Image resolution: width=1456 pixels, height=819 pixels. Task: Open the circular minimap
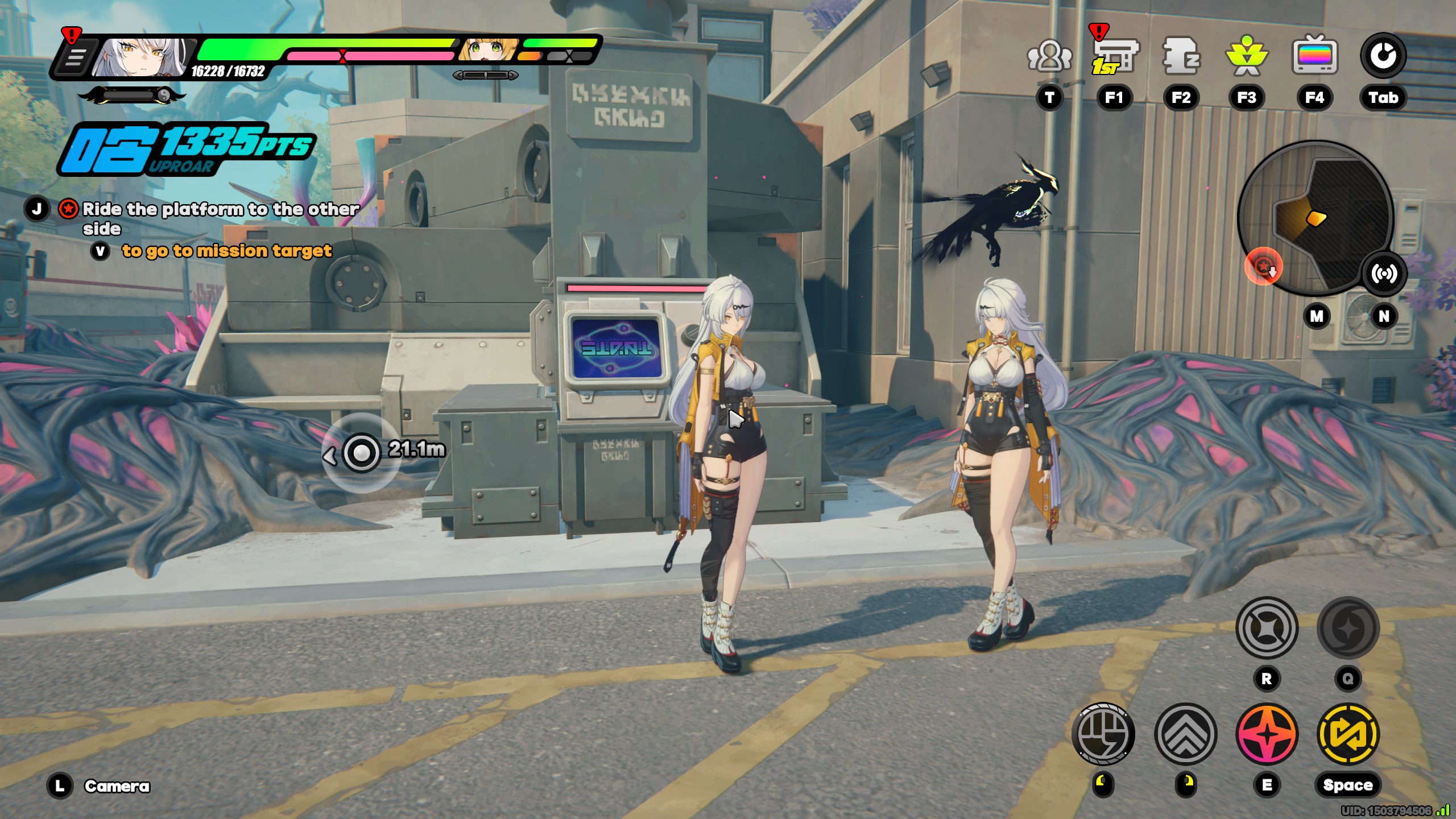[x=1315, y=217]
